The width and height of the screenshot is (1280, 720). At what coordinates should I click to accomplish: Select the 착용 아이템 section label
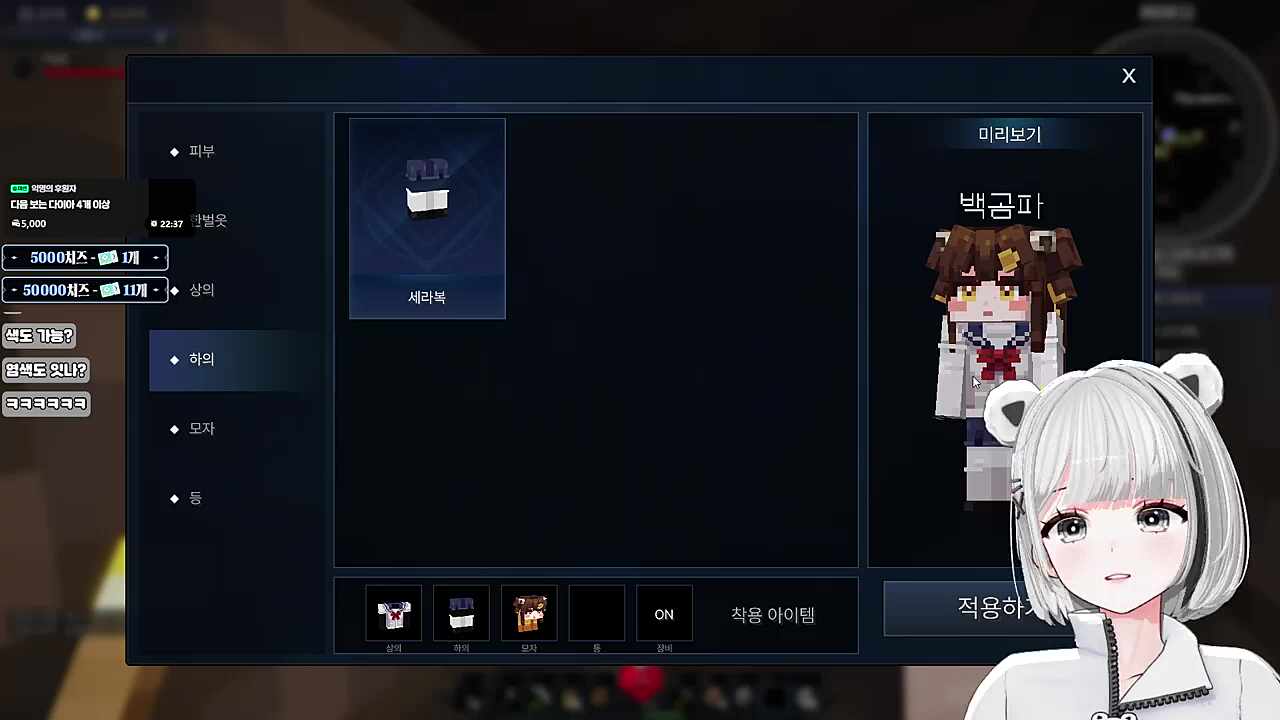click(771, 614)
